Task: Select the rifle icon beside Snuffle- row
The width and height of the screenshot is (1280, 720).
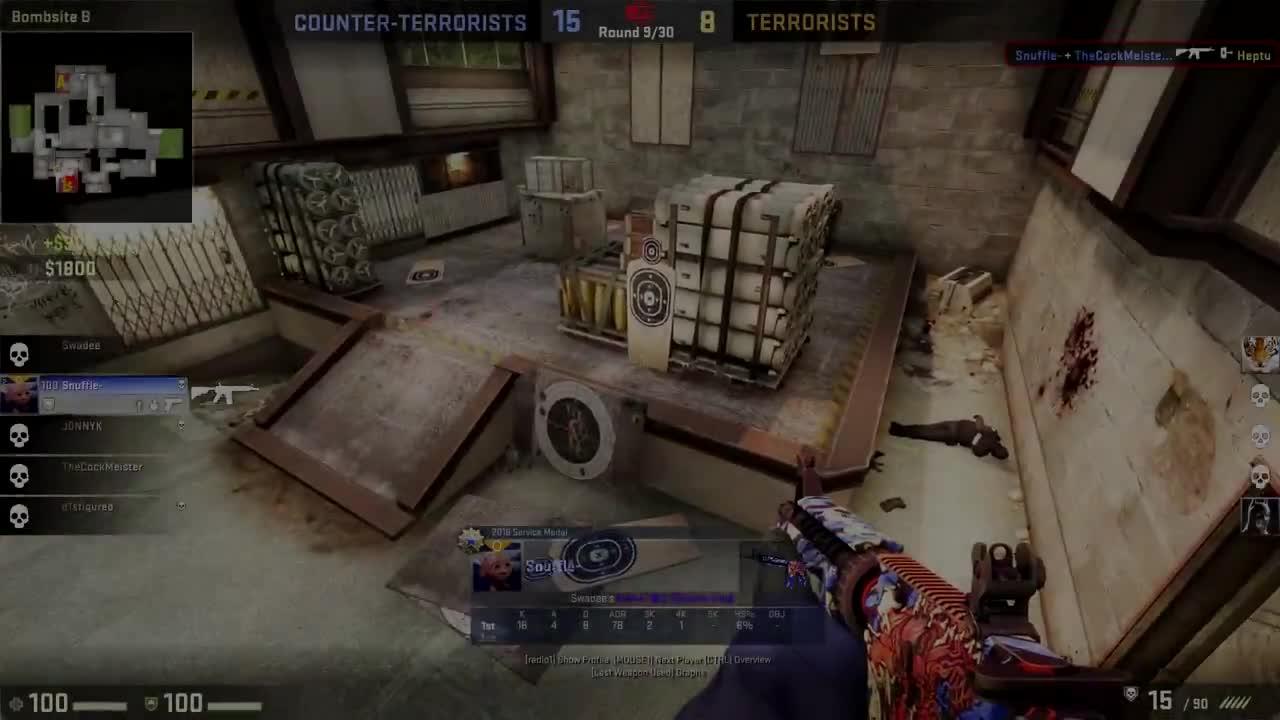Action: [x=224, y=394]
